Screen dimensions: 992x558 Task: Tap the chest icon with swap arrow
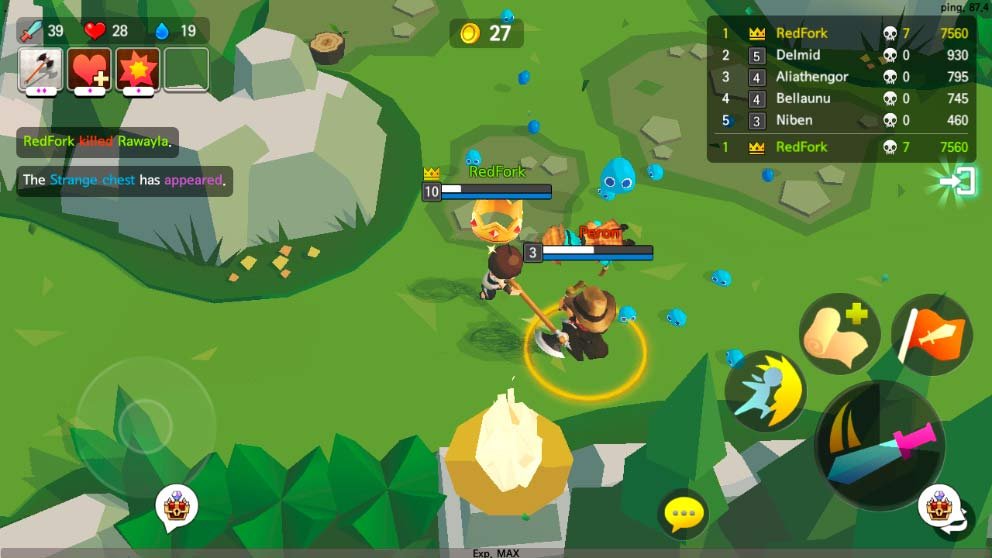click(x=944, y=510)
